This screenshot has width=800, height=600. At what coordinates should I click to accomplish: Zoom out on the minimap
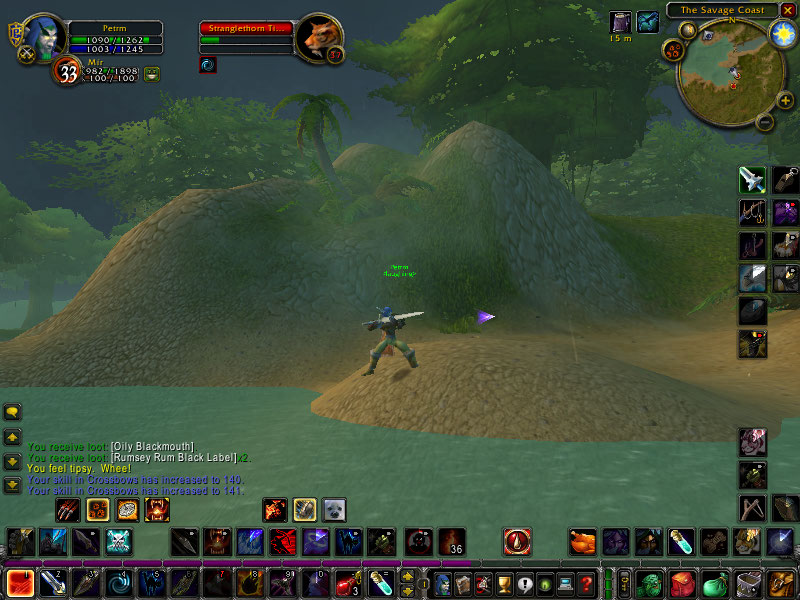(761, 123)
